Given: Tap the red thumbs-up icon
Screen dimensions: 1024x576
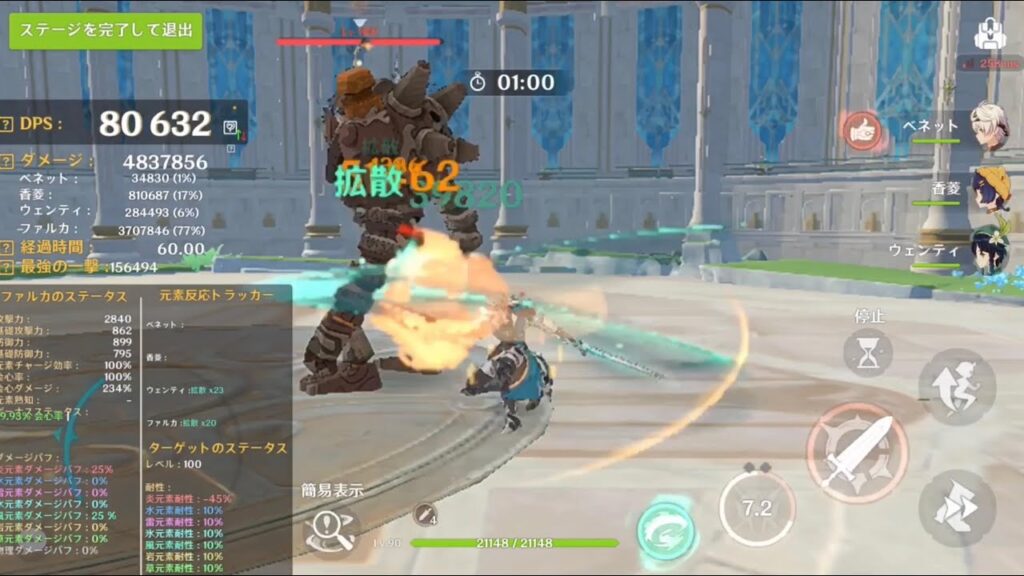Looking at the screenshot, I should 860,128.
